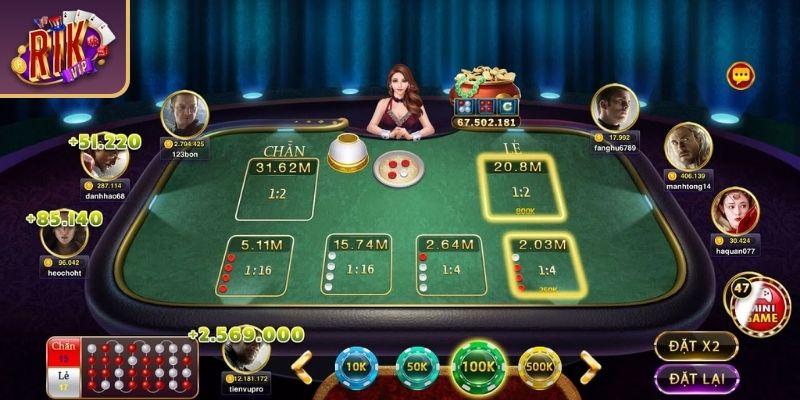Image resolution: width=800 pixels, height=400 pixels.
Task: Open the jackpot treasure pot
Action: click(x=485, y=93)
